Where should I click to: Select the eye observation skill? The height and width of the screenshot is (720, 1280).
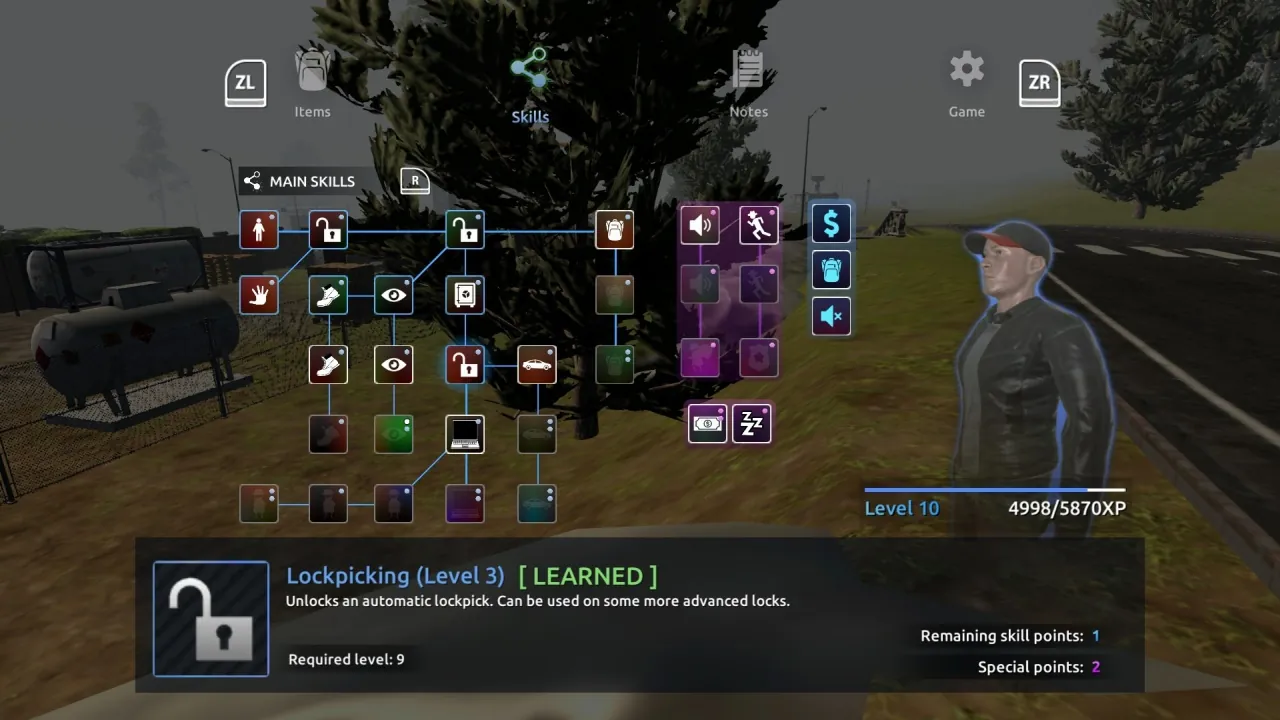[x=393, y=294]
